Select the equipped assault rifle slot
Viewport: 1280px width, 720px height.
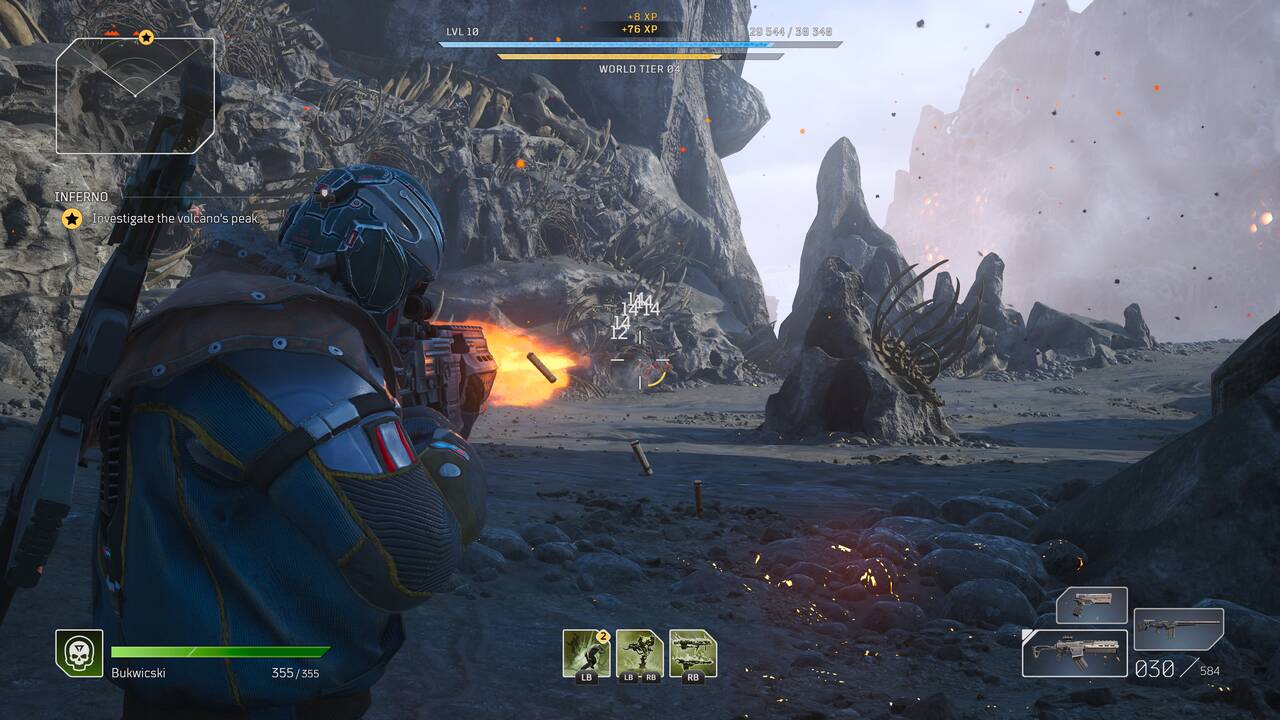click(x=1074, y=652)
